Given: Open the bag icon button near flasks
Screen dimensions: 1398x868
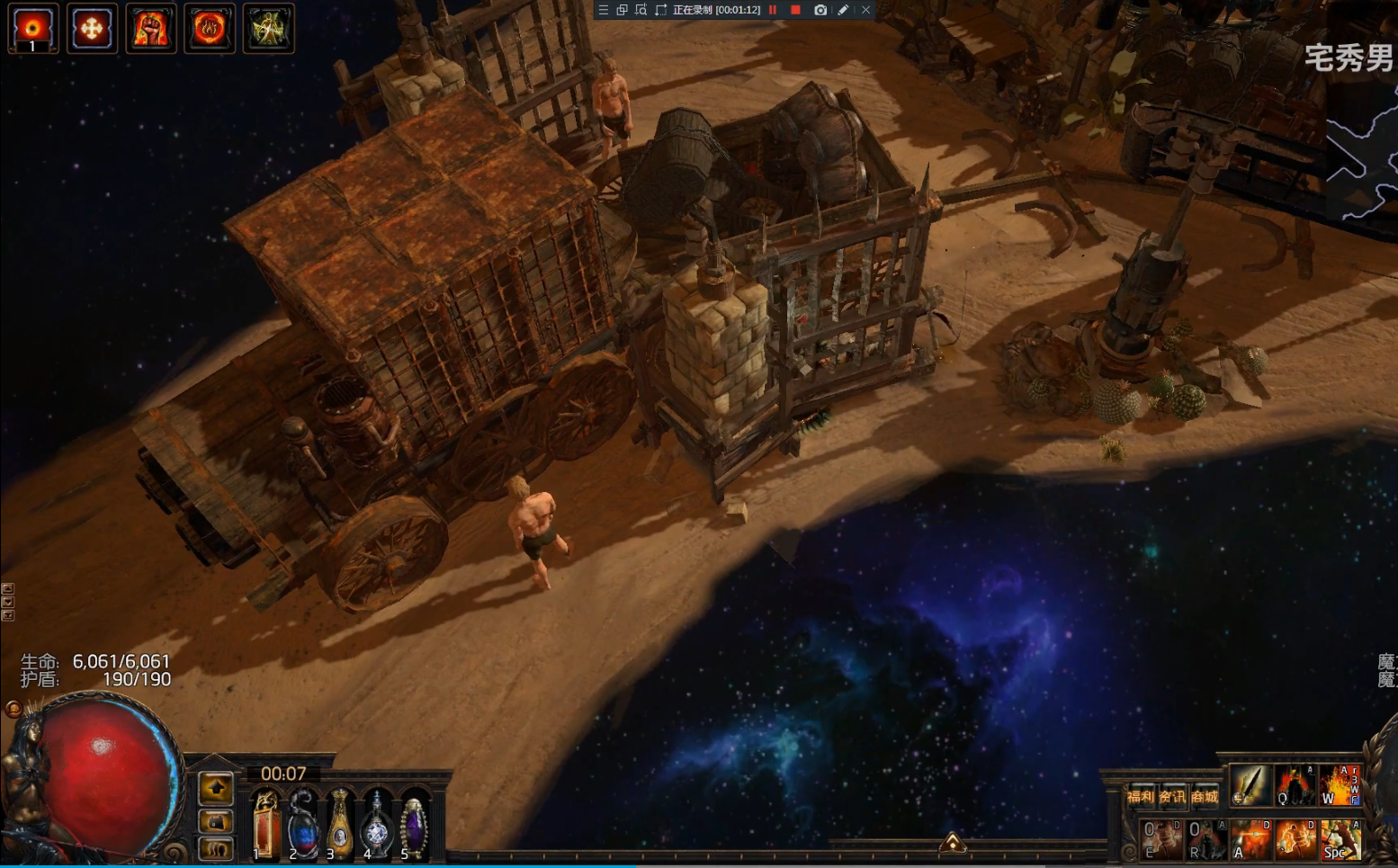Looking at the screenshot, I should tap(216, 820).
